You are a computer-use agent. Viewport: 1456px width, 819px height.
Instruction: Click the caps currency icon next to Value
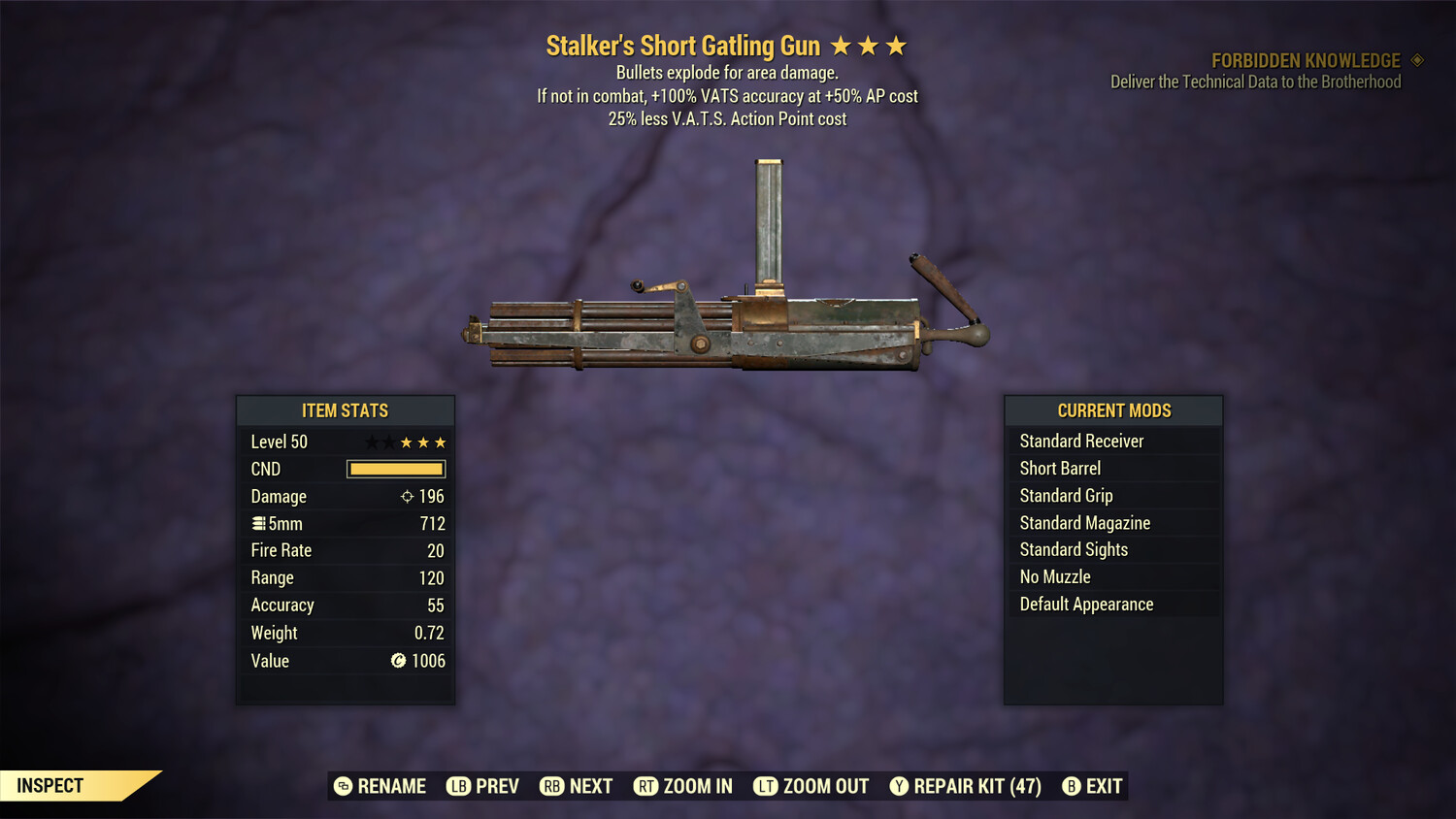[397, 661]
